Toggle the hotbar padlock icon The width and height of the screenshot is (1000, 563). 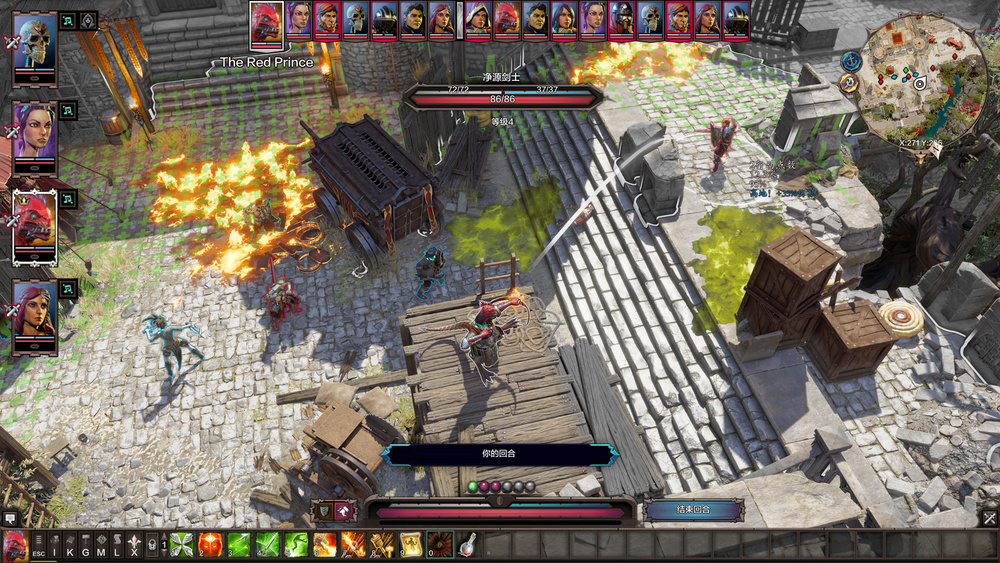[x=151, y=546]
